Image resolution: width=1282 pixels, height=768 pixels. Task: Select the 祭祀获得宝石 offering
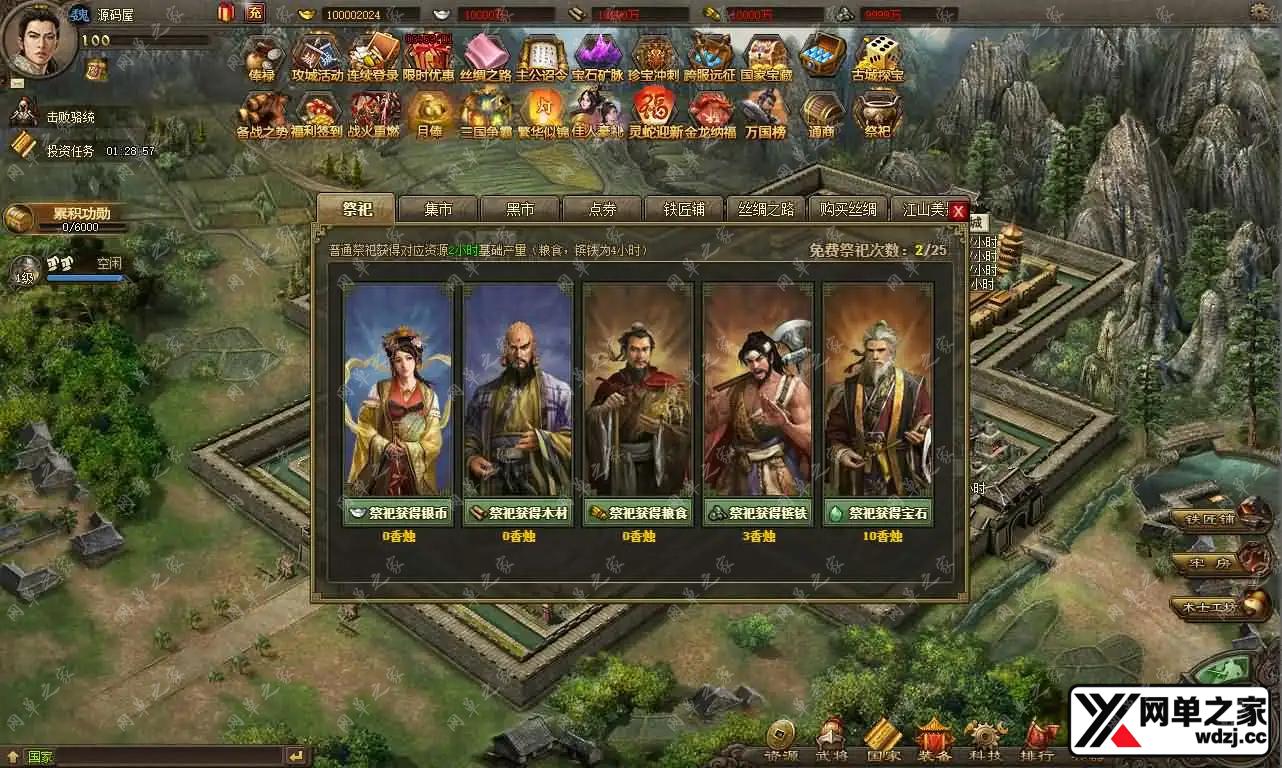[878, 513]
